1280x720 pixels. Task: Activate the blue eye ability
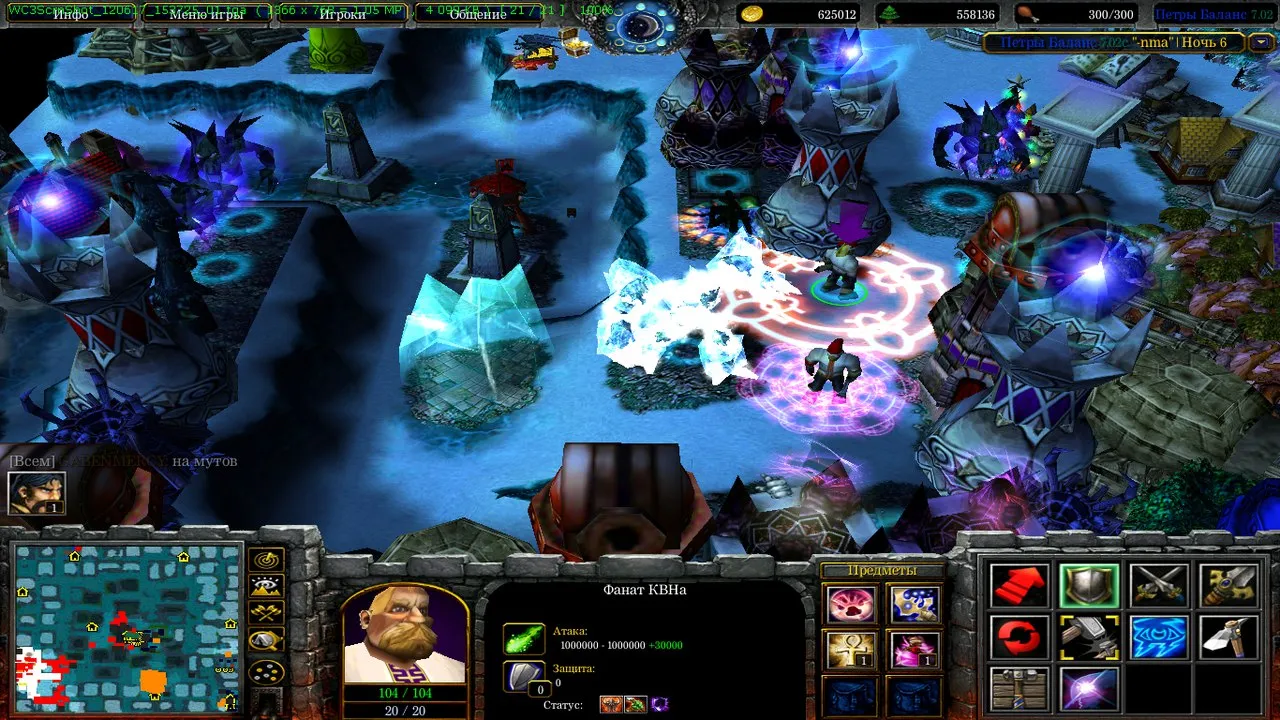pyautogui.click(x=1158, y=638)
